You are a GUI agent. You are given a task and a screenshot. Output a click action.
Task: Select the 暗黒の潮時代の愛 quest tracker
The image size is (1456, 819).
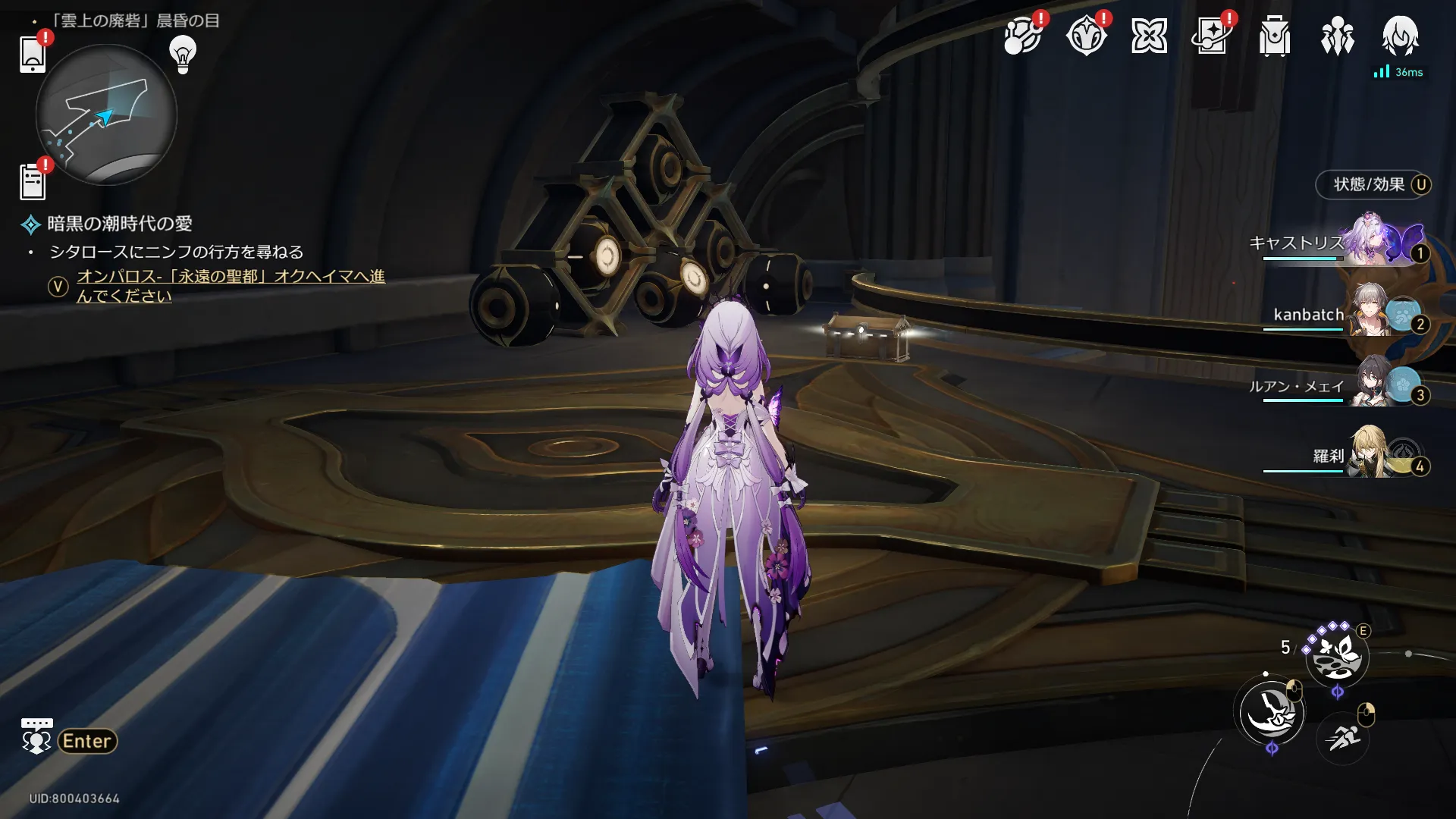pos(119,224)
